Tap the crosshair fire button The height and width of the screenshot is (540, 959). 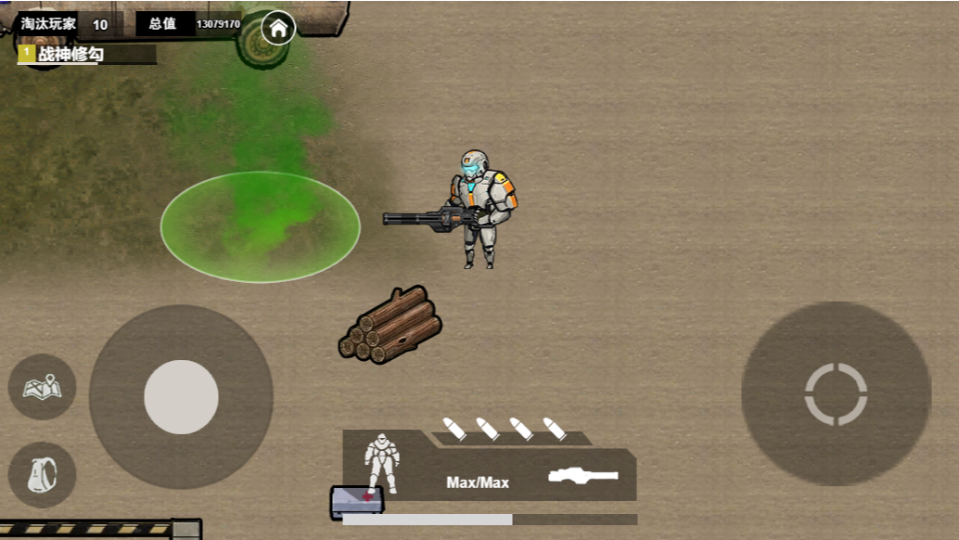836,394
